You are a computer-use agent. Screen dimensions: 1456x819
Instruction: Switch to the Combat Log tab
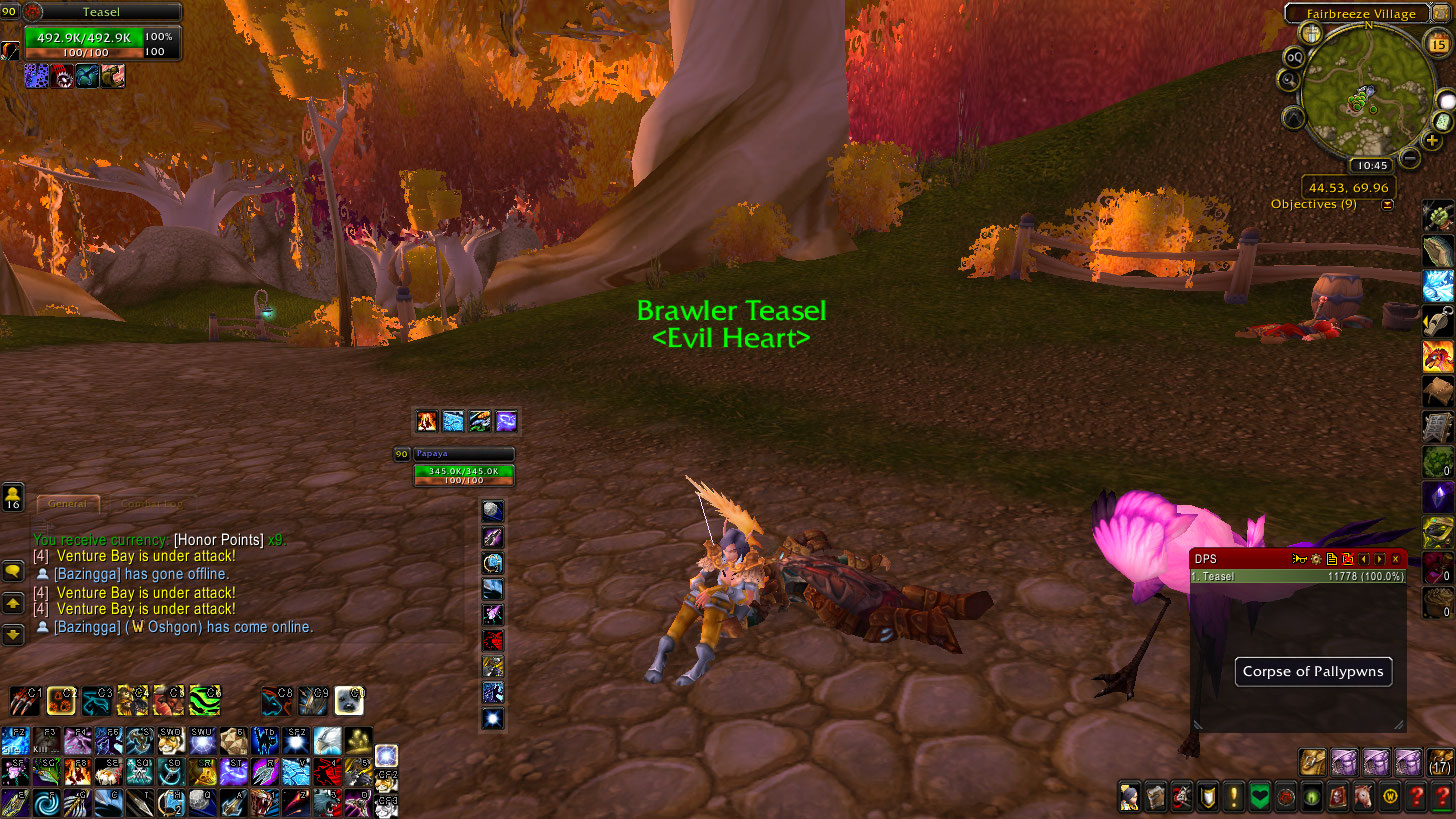[x=151, y=504]
